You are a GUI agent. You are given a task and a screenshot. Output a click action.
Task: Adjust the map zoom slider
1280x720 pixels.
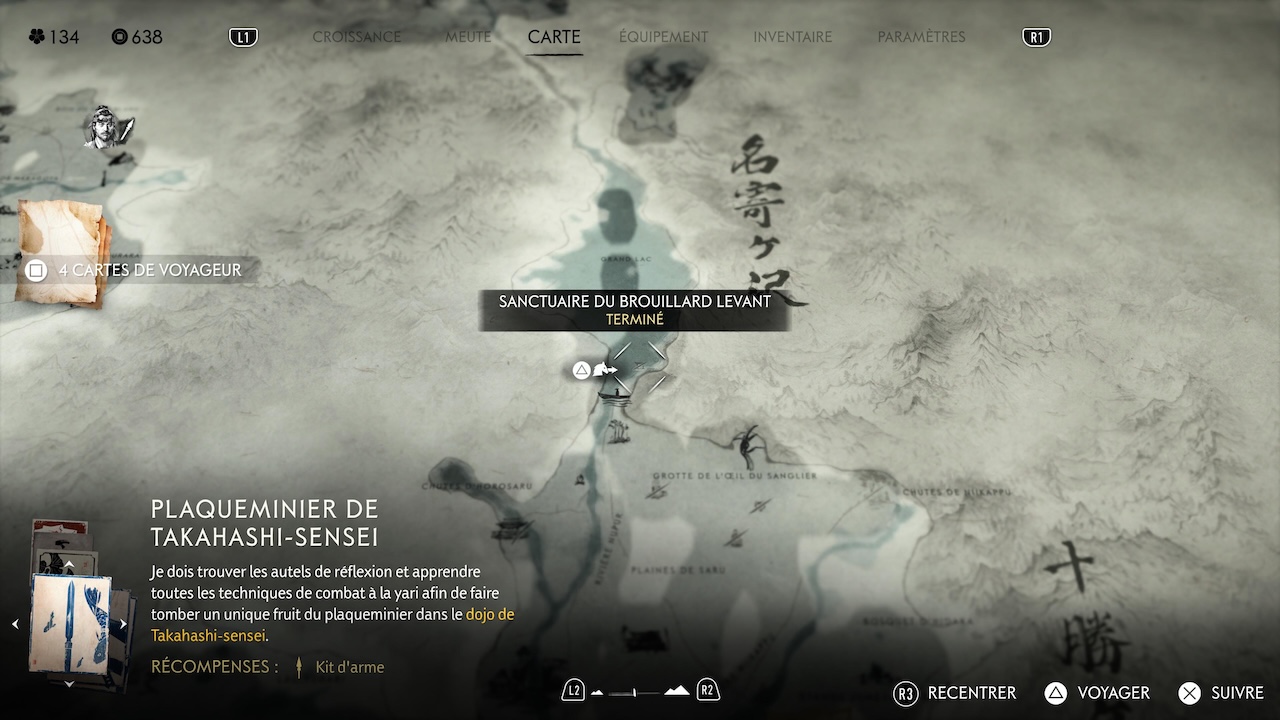tap(635, 691)
